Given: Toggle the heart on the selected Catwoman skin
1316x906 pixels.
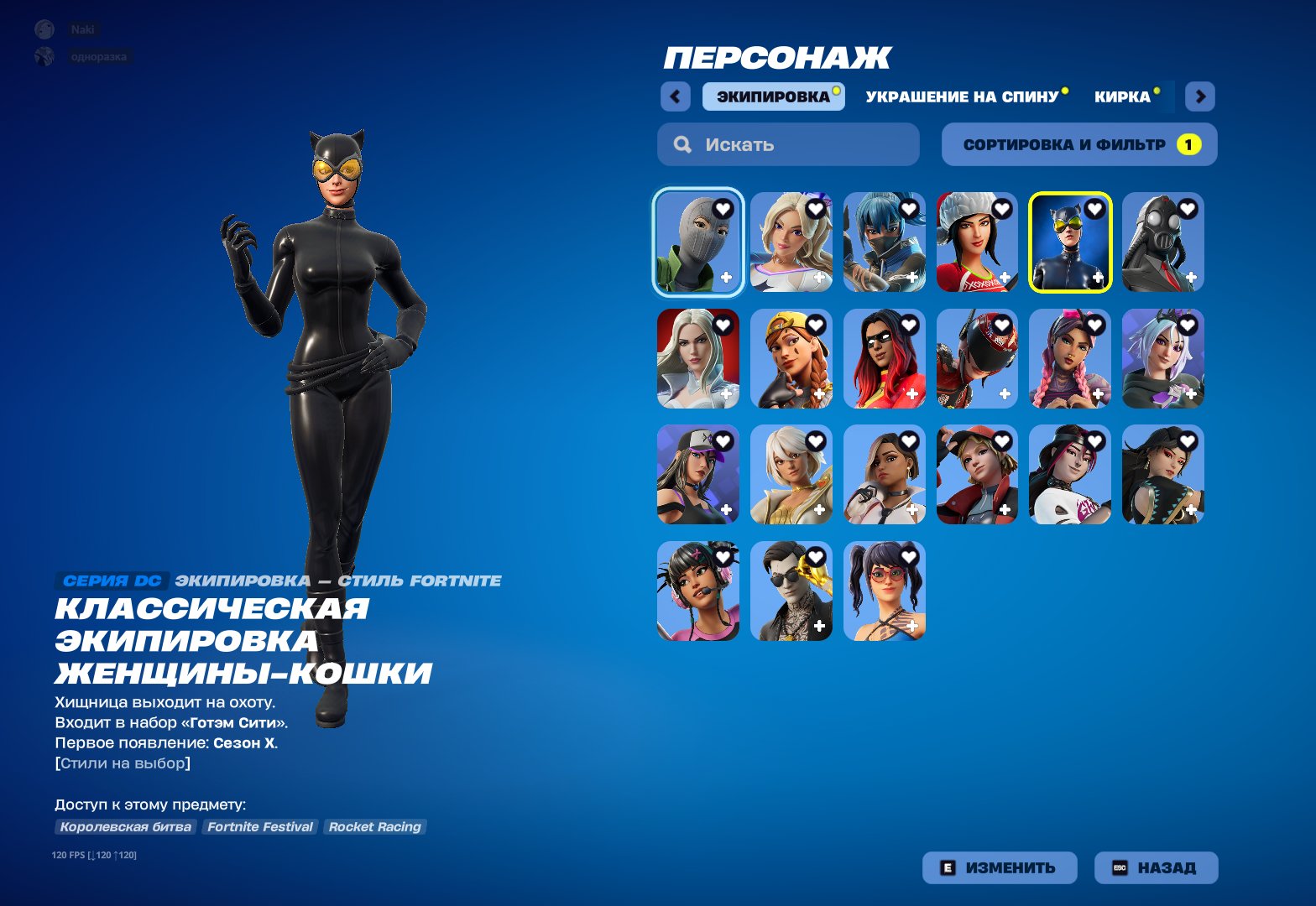Looking at the screenshot, I should pyautogui.click(x=1093, y=210).
